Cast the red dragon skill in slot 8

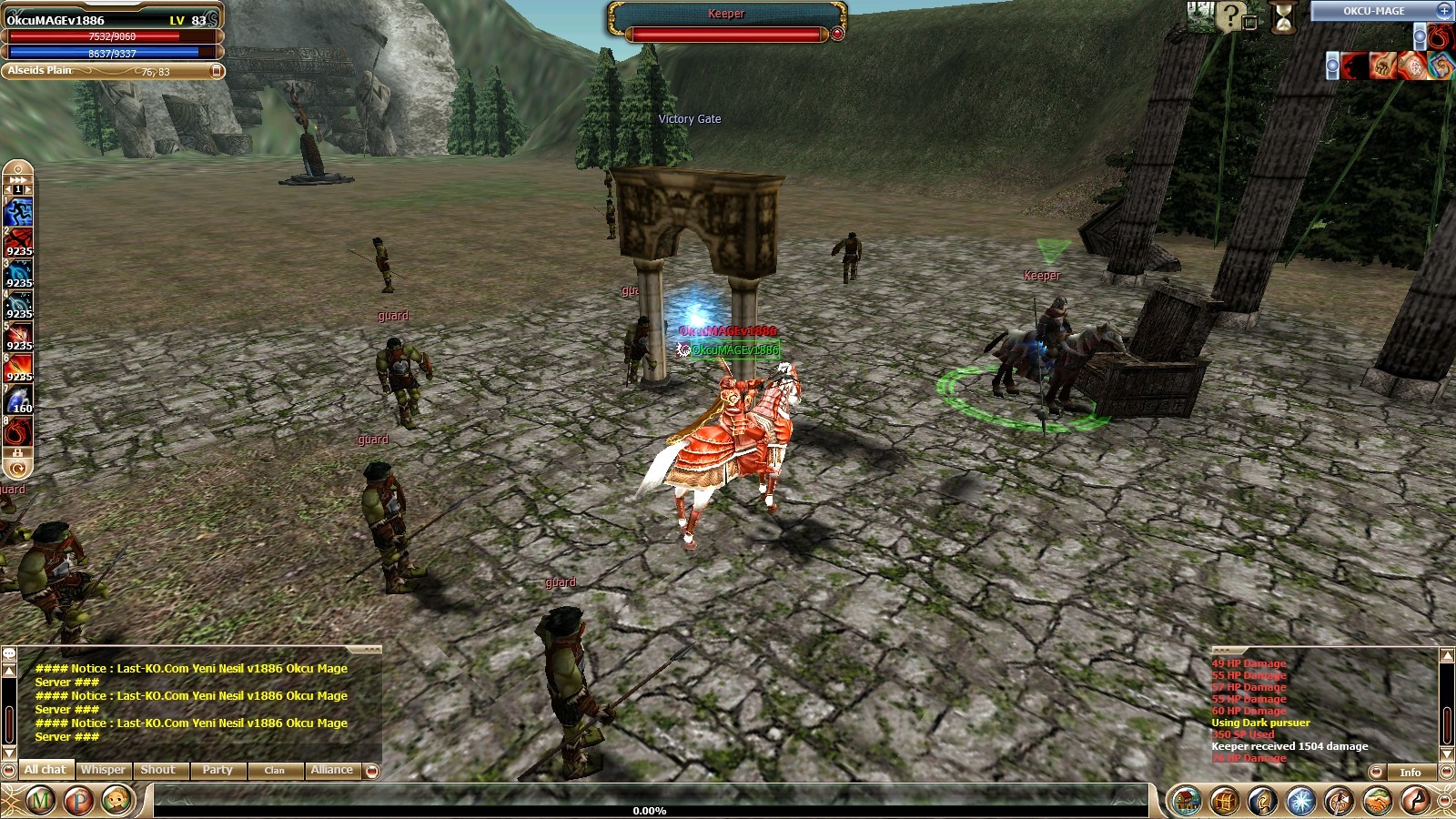(x=18, y=431)
